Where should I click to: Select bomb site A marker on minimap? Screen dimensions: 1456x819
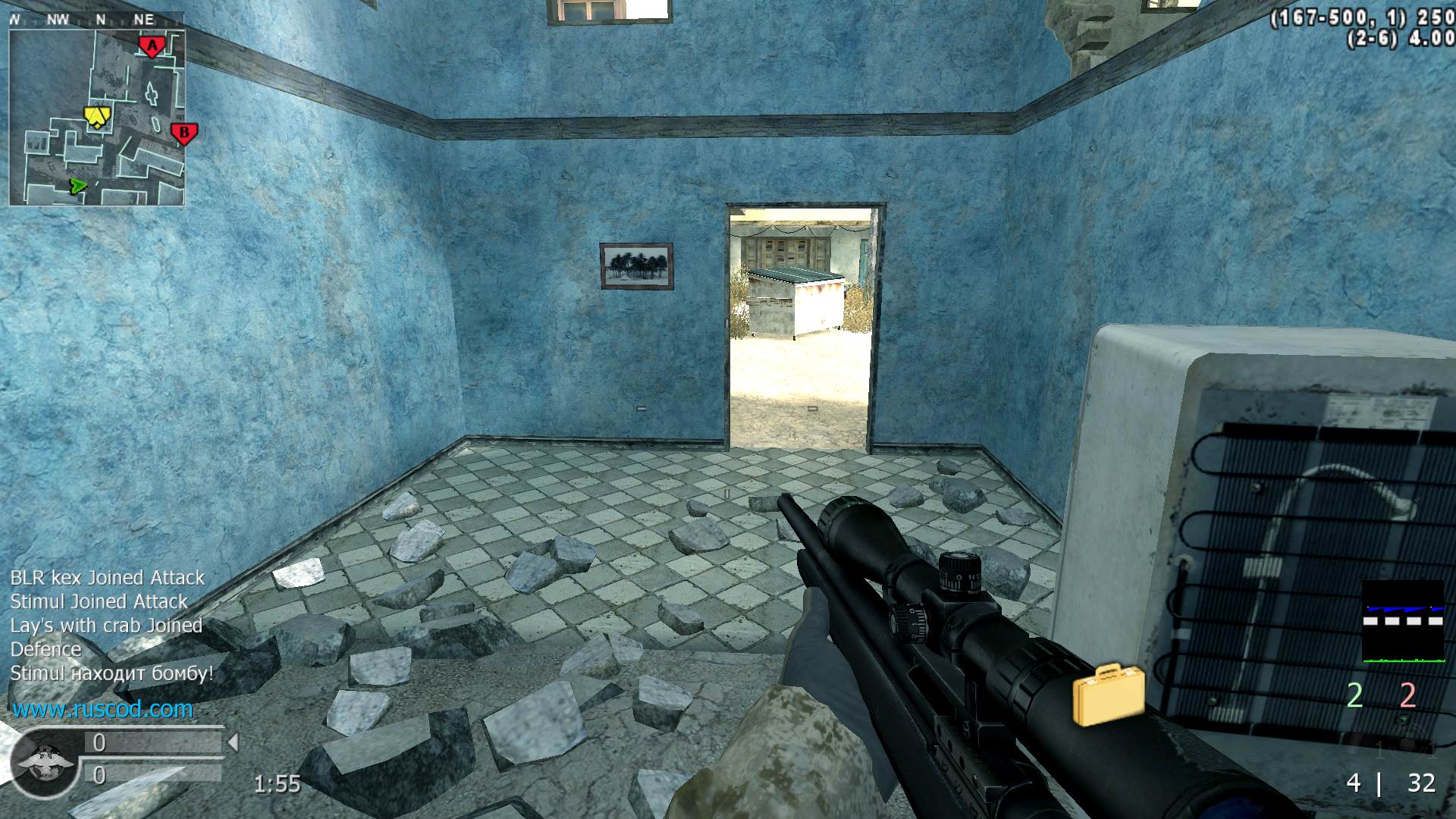[x=152, y=47]
